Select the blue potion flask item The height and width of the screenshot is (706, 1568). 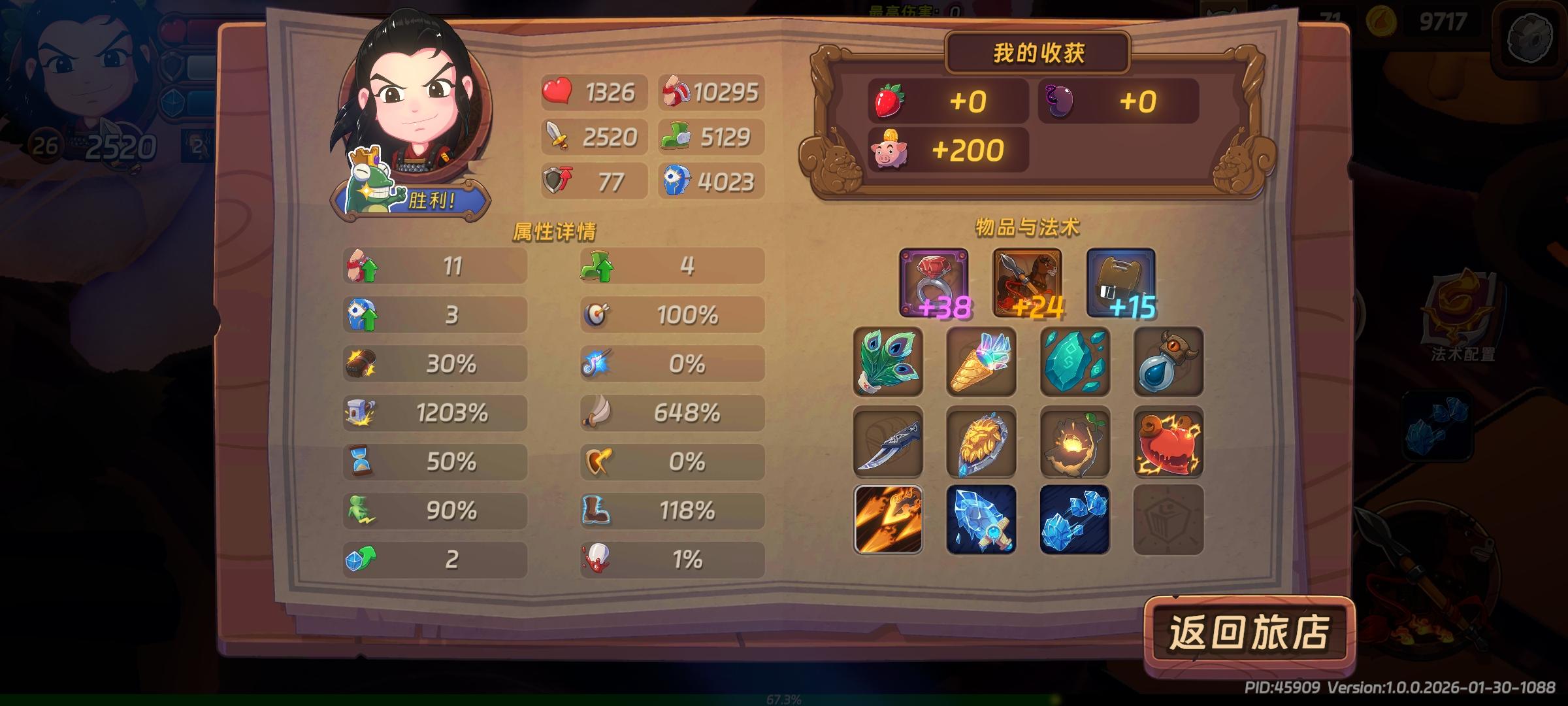[1168, 363]
